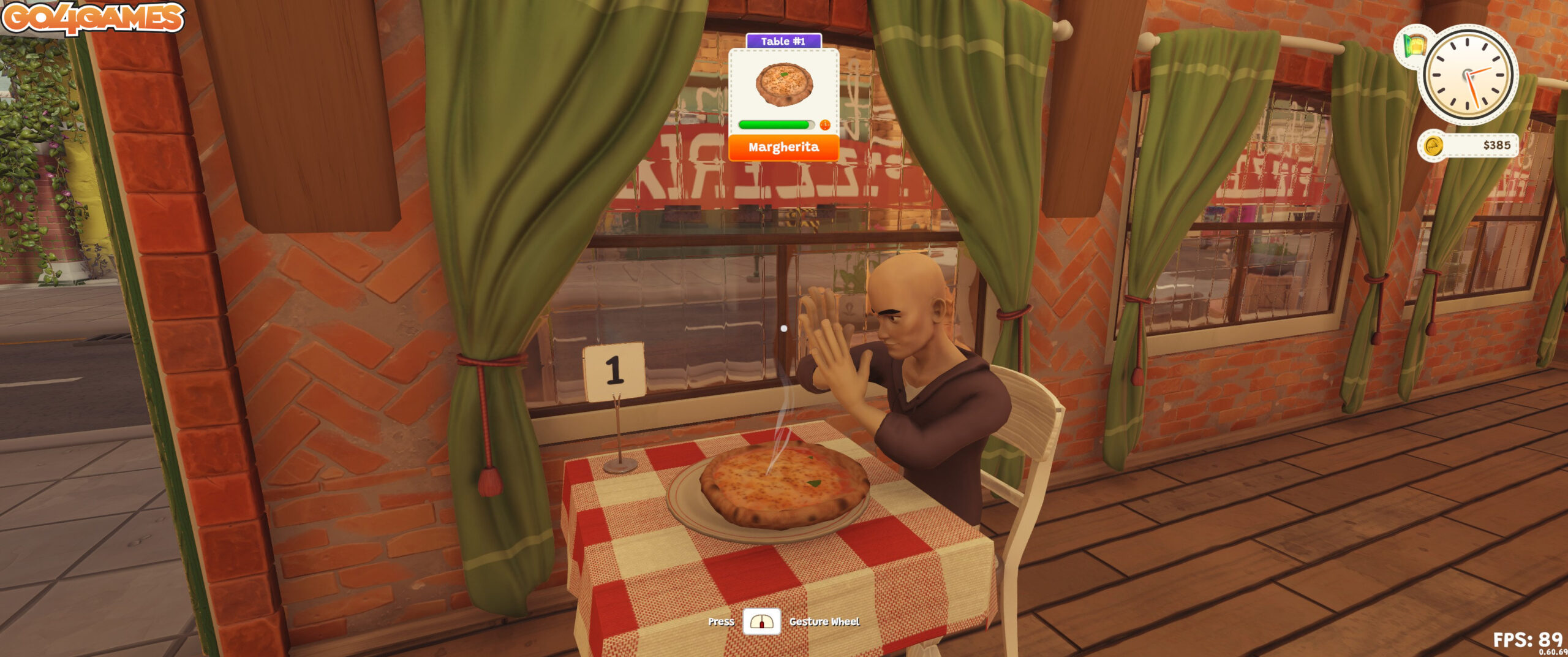Click the day clock in the HUD
Screen dimensions: 1568x657
tap(1468, 75)
